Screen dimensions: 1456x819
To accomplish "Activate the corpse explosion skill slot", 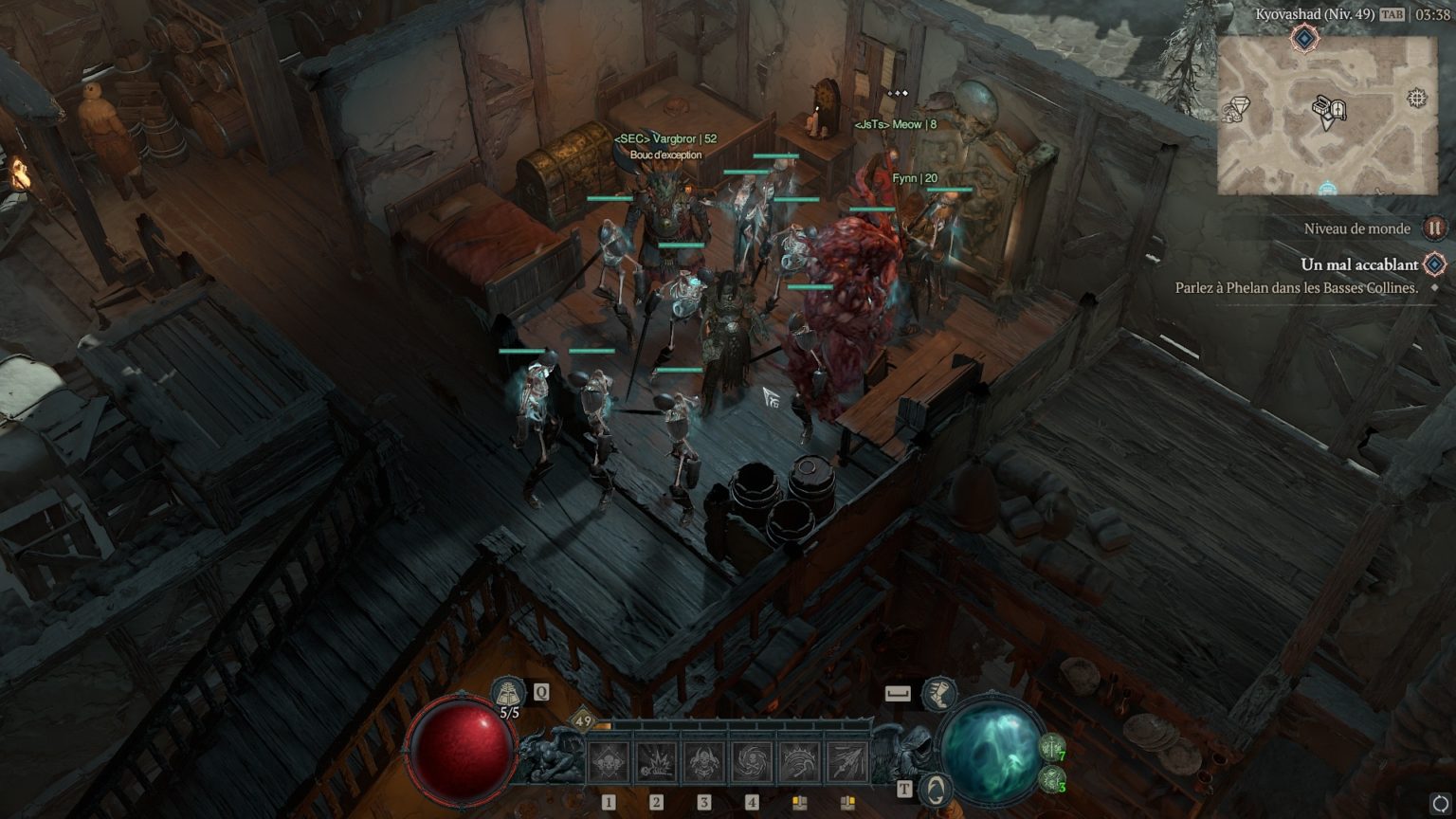I will [656, 762].
